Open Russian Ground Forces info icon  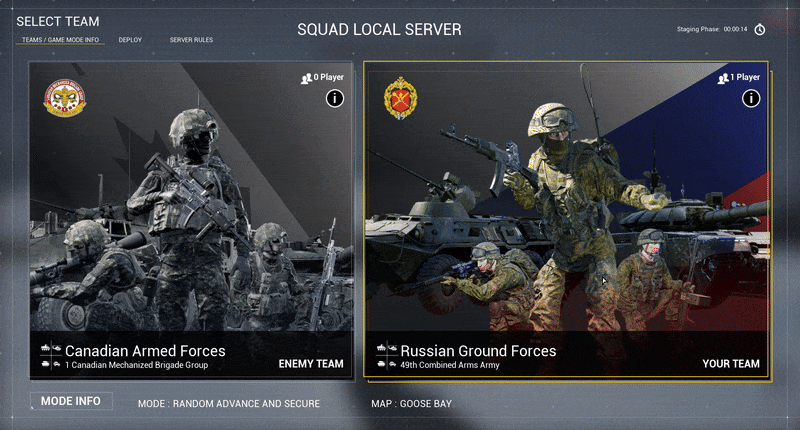tap(751, 98)
